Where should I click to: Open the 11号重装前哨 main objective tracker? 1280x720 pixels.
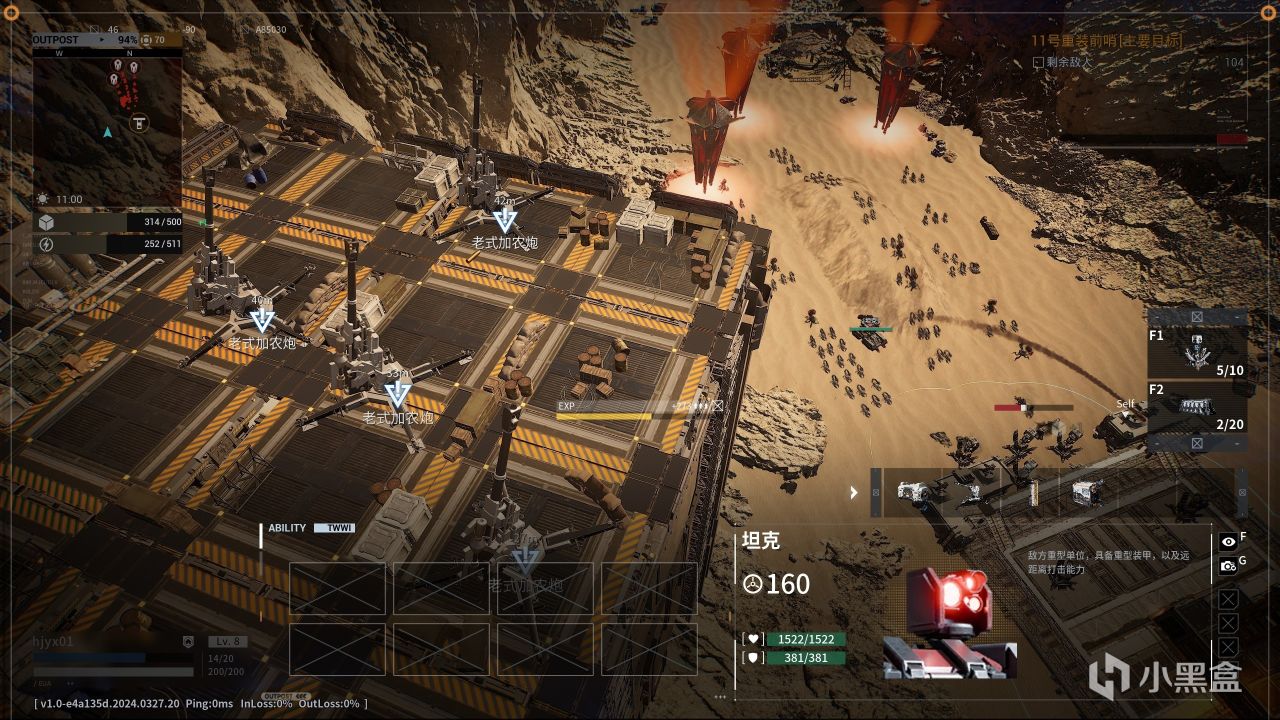(x=1106, y=41)
